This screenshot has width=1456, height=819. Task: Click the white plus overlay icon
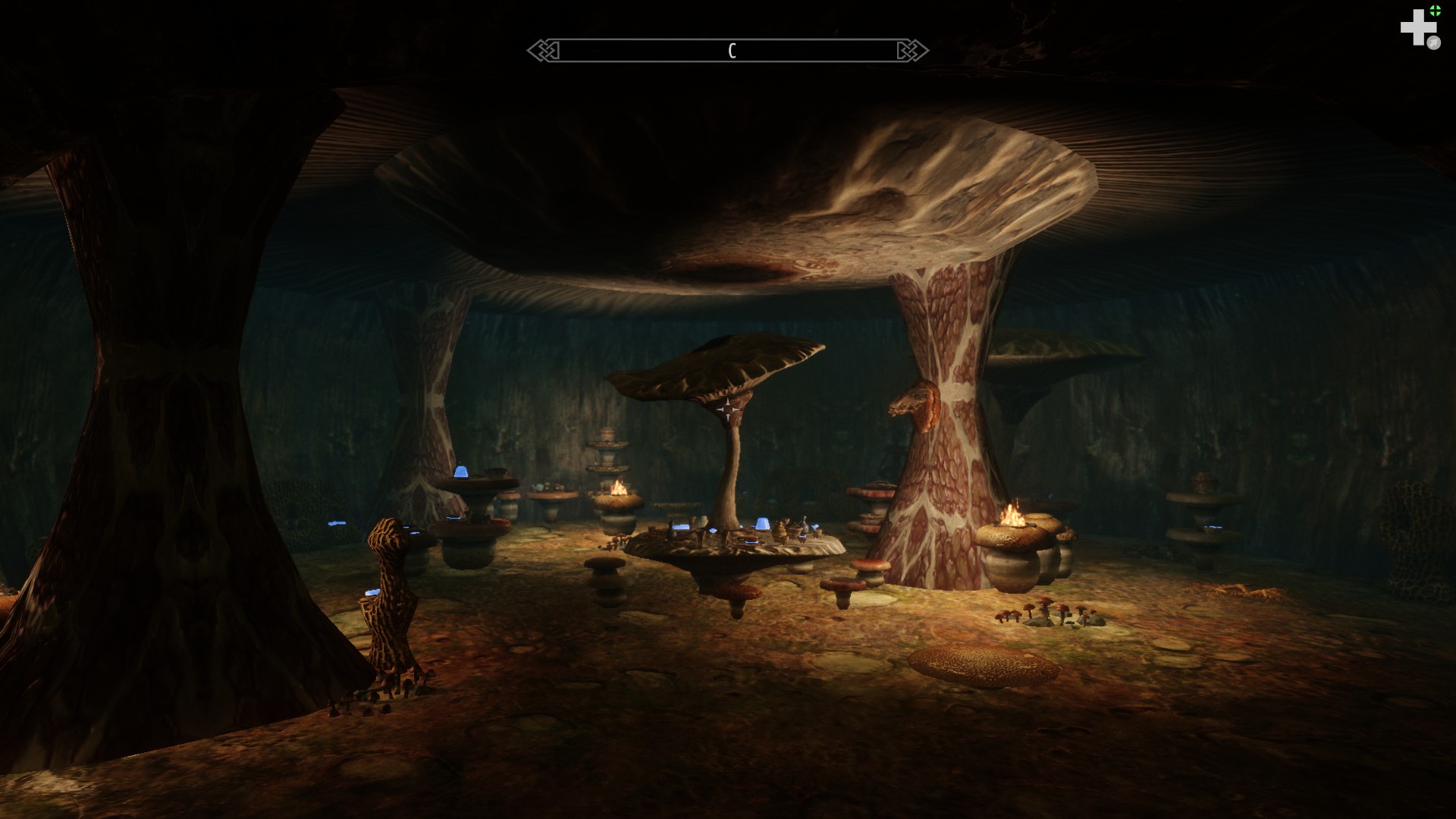click(1417, 28)
